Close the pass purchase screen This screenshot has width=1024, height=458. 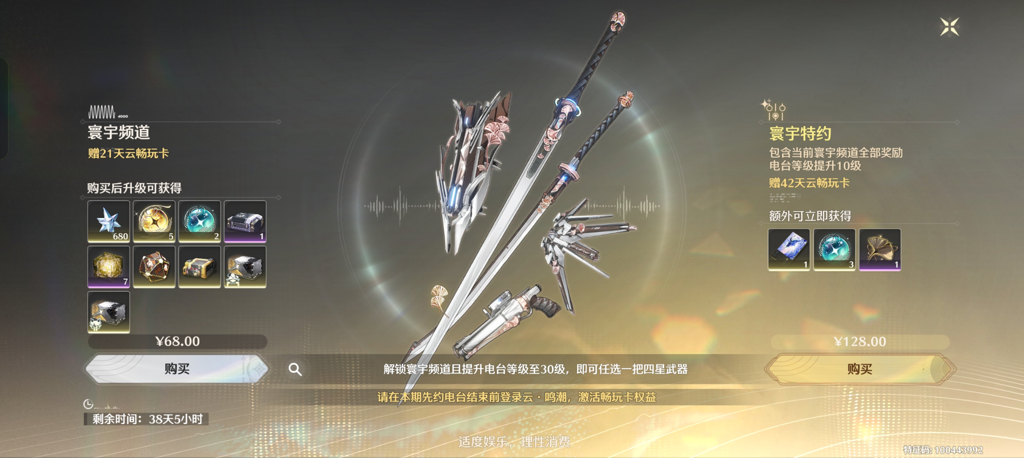[x=949, y=27]
